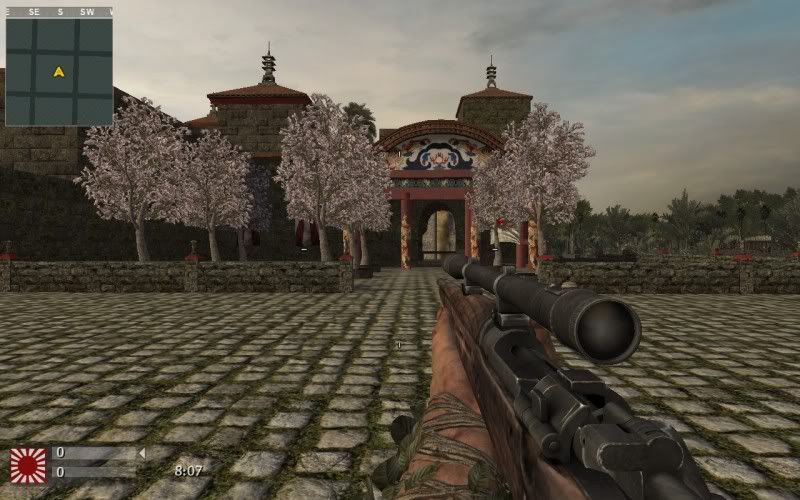
Task: Click the compass heading strip above the minimap
Action: coord(58,12)
